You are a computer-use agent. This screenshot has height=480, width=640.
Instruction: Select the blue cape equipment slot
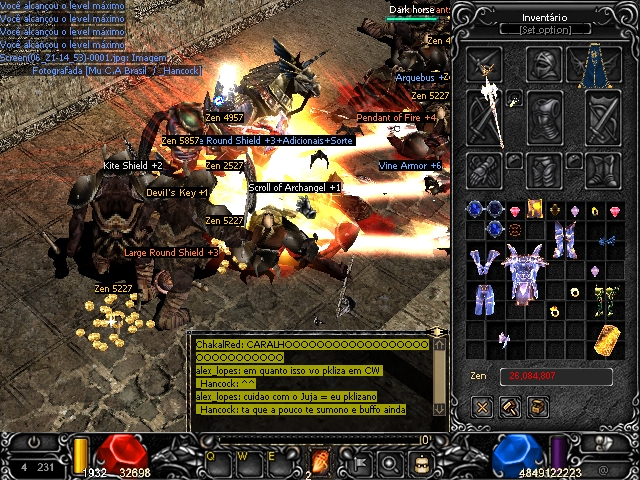coord(602,66)
